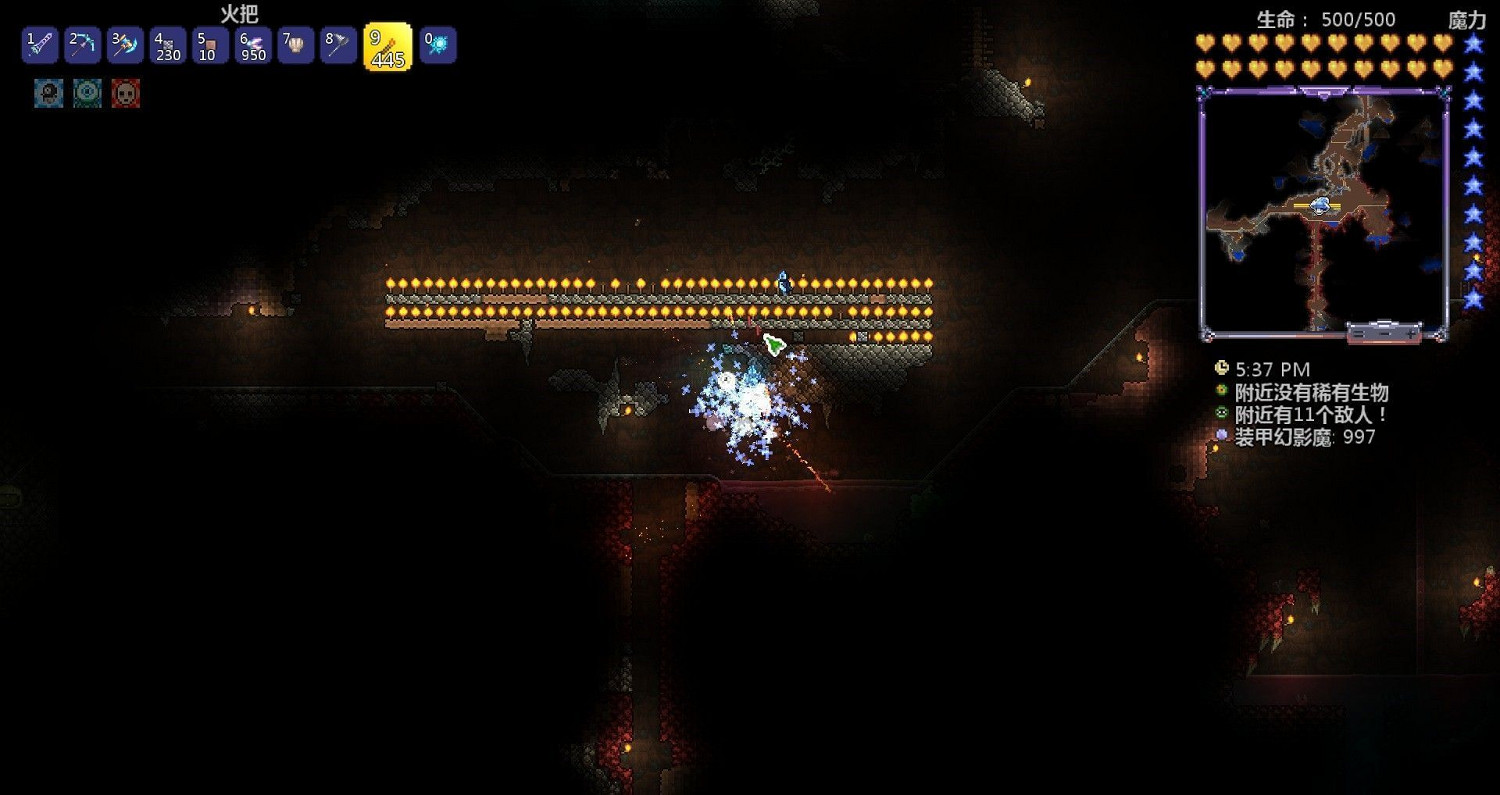Viewport: 1500px width, 795px height.
Task: Click the clock icon showing 5:37 PM
Action: click(x=1221, y=367)
